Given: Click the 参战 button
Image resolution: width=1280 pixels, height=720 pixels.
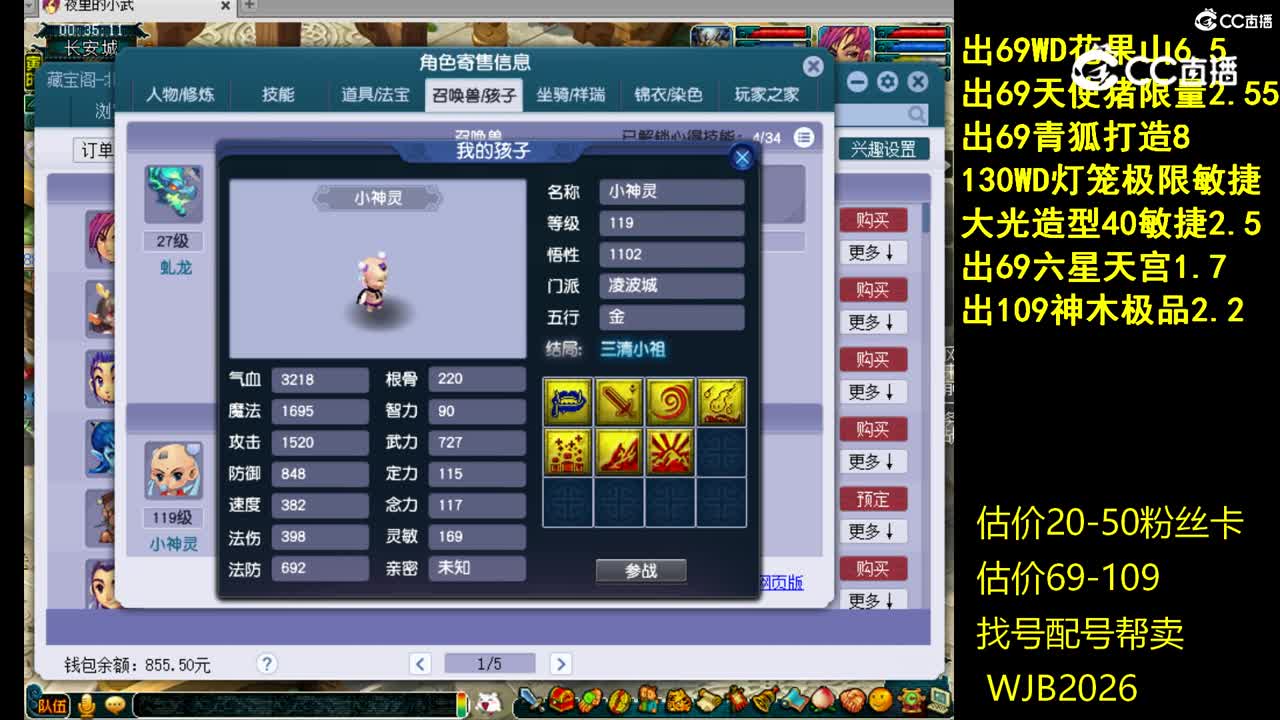Looking at the screenshot, I should (x=640, y=570).
